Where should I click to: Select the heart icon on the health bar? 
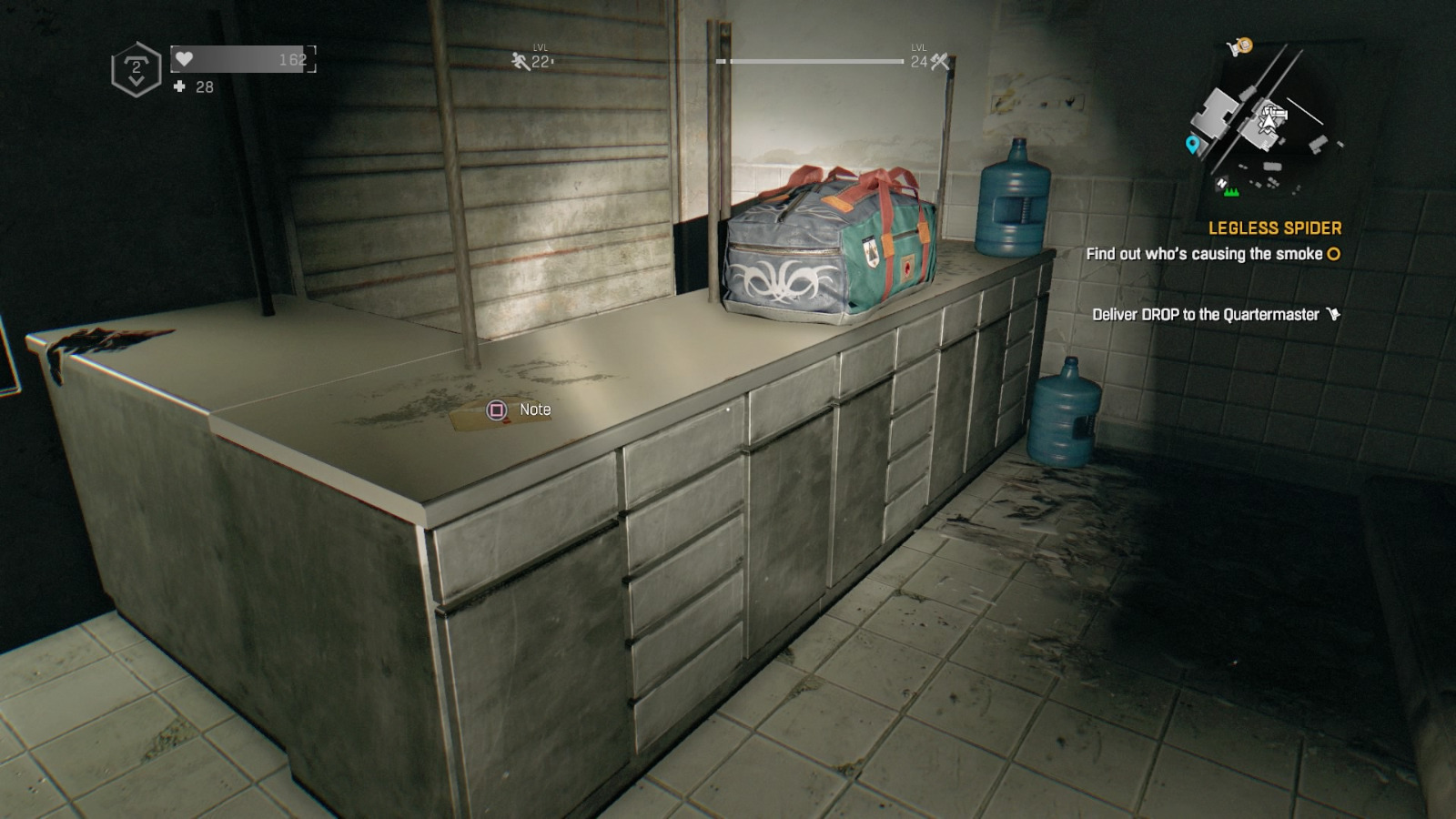pos(185,60)
